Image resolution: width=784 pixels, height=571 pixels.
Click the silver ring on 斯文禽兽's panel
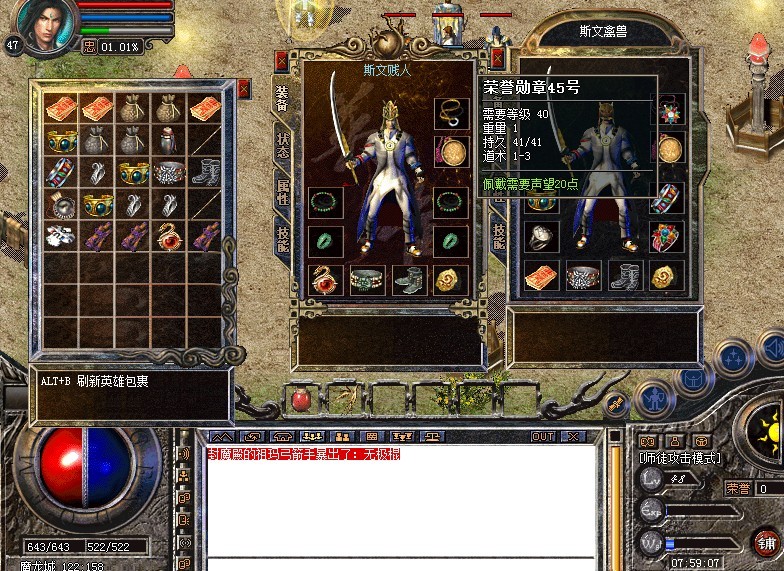541,236
